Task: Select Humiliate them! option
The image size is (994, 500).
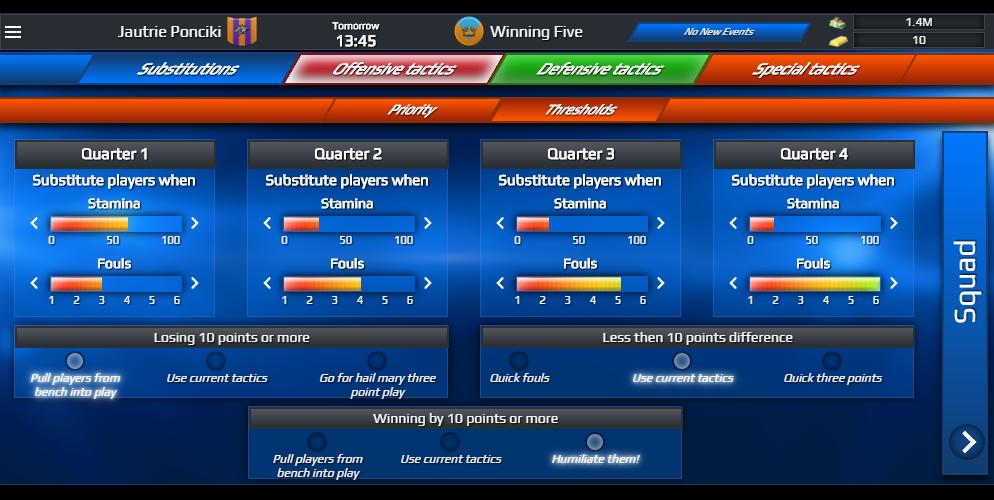Action: click(595, 442)
